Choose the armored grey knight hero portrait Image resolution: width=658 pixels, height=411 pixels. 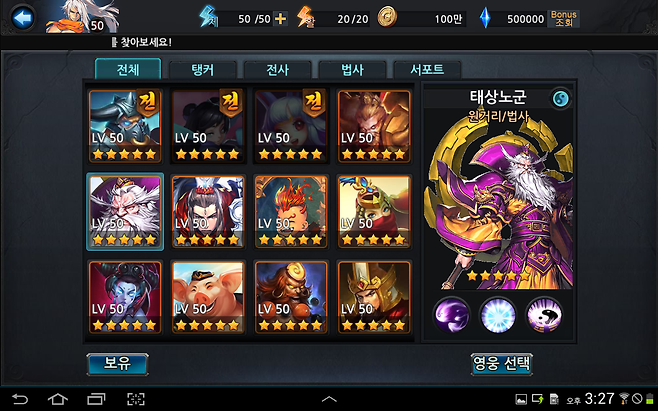pyautogui.click(x=124, y=125)
